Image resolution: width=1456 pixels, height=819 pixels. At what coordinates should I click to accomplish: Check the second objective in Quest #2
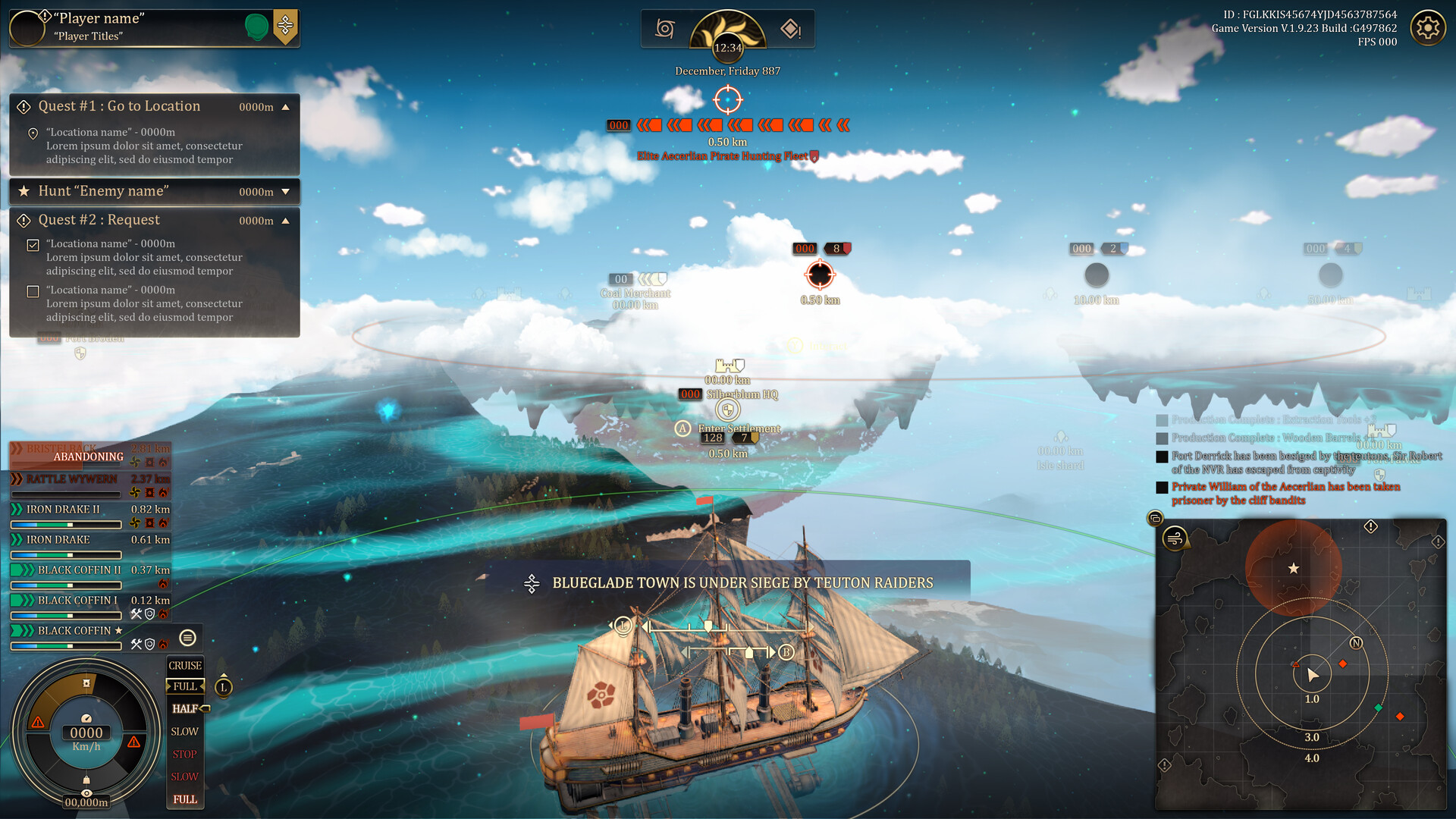[x=32, y=290]
